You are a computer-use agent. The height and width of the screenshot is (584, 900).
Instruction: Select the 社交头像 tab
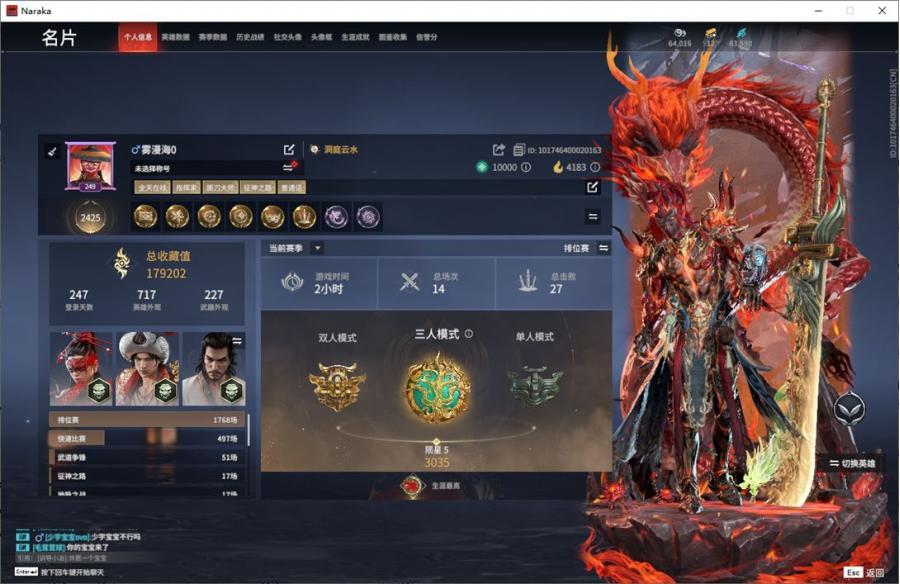tap(287, 38)
